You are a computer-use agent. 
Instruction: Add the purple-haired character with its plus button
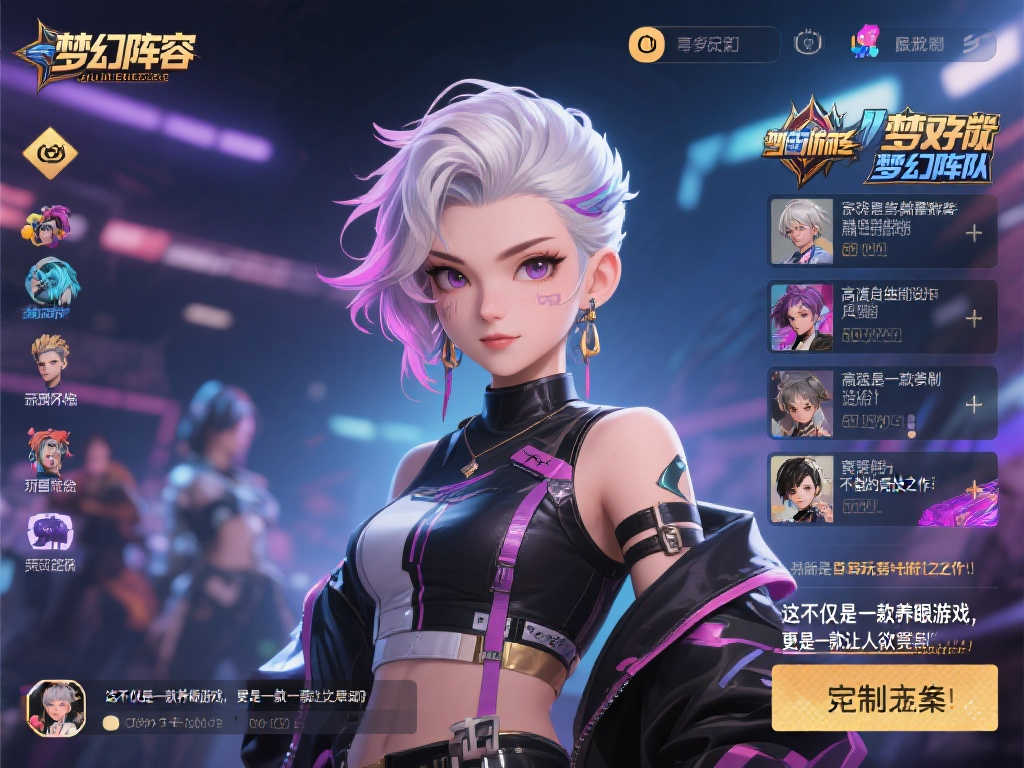(973, 318)
